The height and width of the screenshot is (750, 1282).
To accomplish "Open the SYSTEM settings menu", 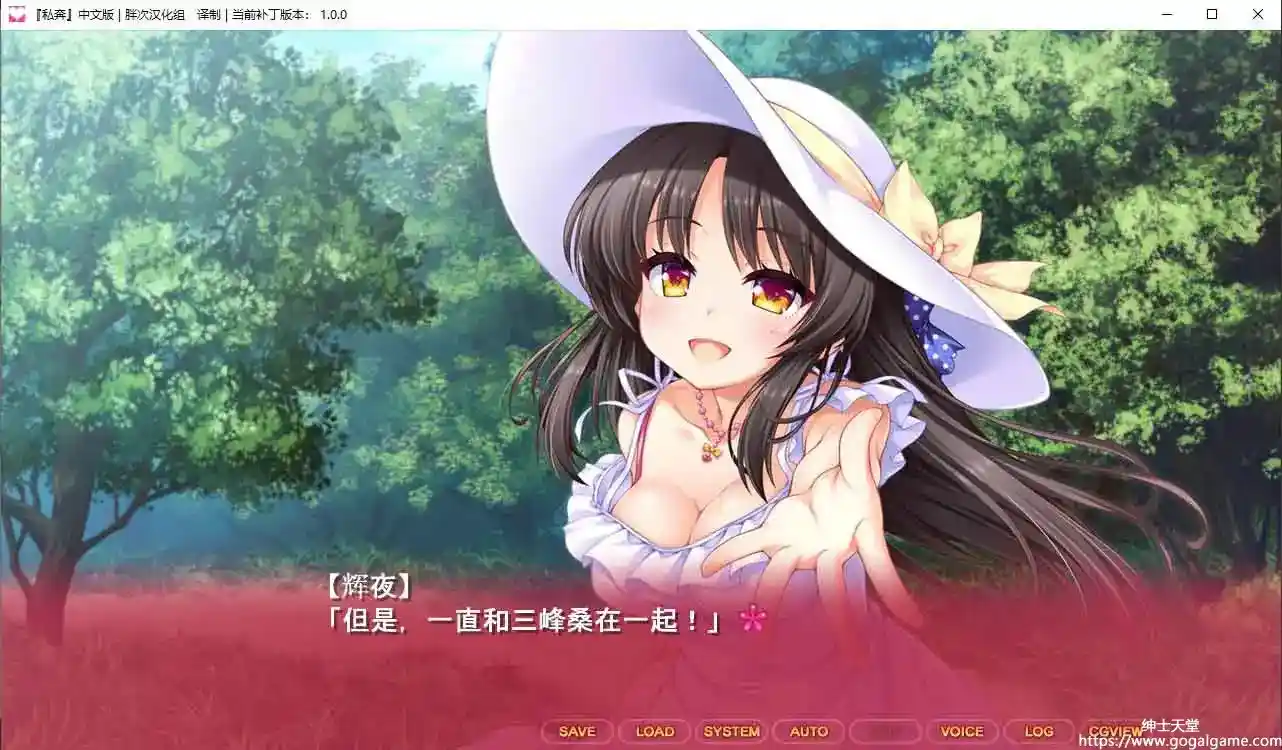I will (733, 731).
